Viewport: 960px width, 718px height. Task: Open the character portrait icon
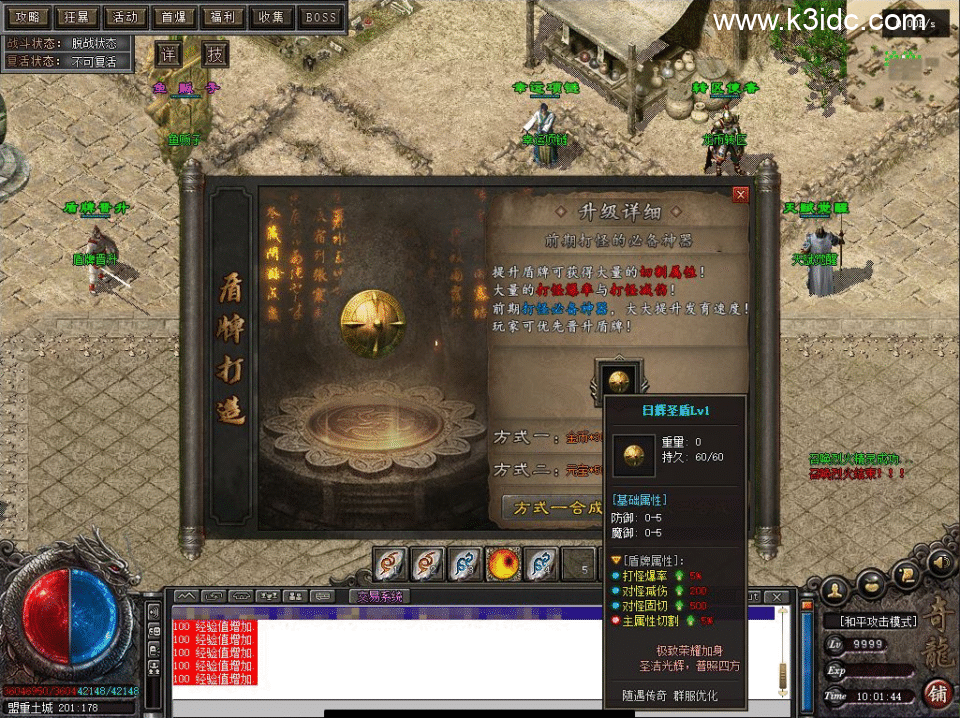click(x=835, y=590)
